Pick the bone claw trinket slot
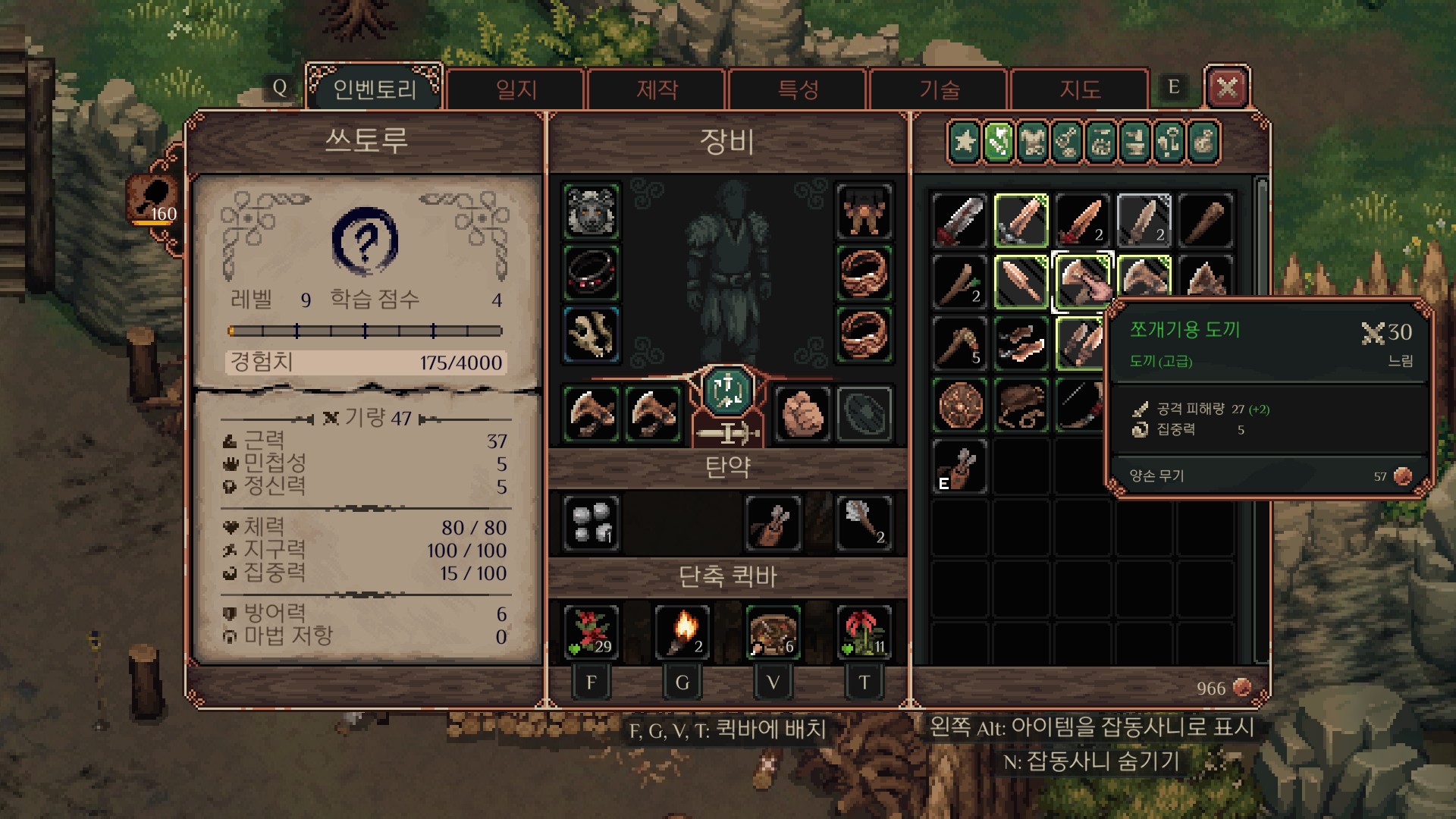 coord(591,334)
